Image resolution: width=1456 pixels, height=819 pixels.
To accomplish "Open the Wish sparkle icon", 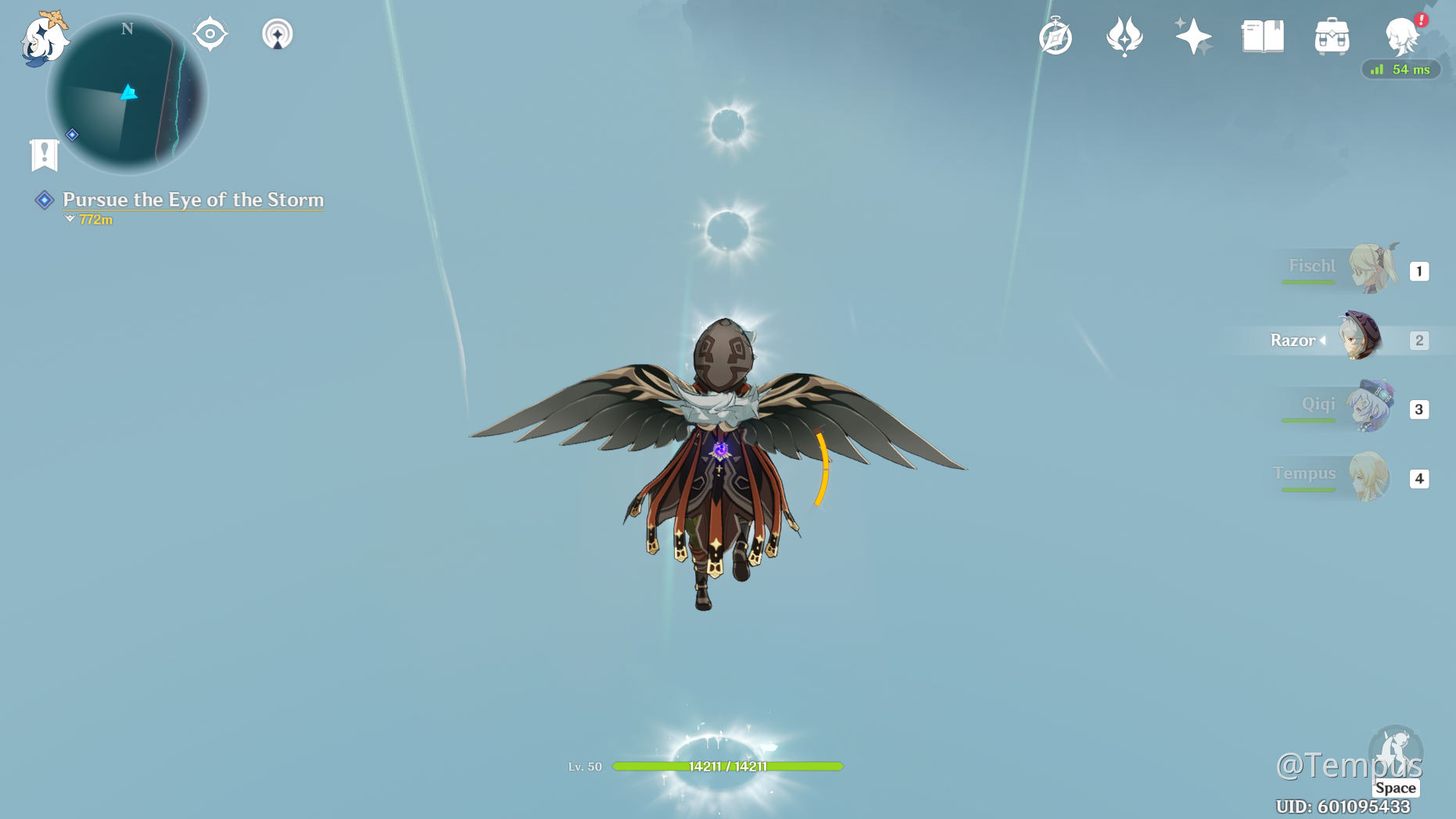I will 1192,36.
